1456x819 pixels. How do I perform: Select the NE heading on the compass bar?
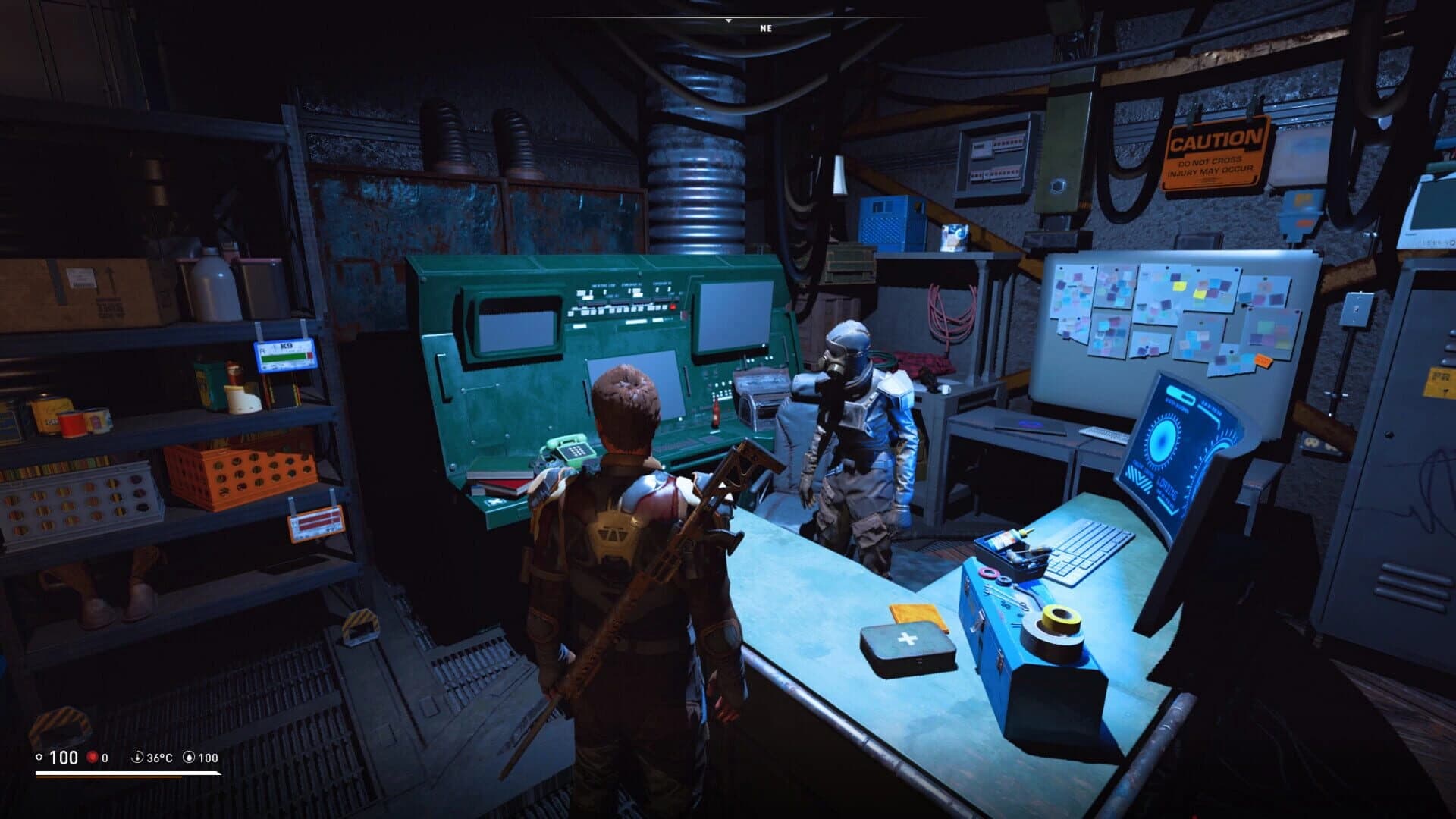[764, 29]
